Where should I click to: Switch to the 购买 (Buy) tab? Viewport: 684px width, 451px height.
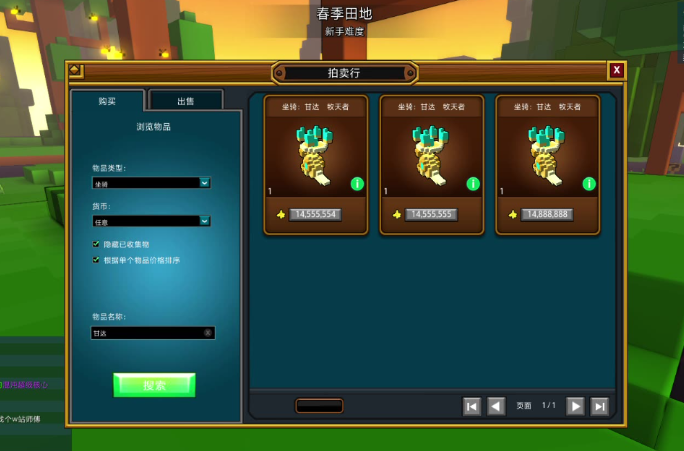107,101
